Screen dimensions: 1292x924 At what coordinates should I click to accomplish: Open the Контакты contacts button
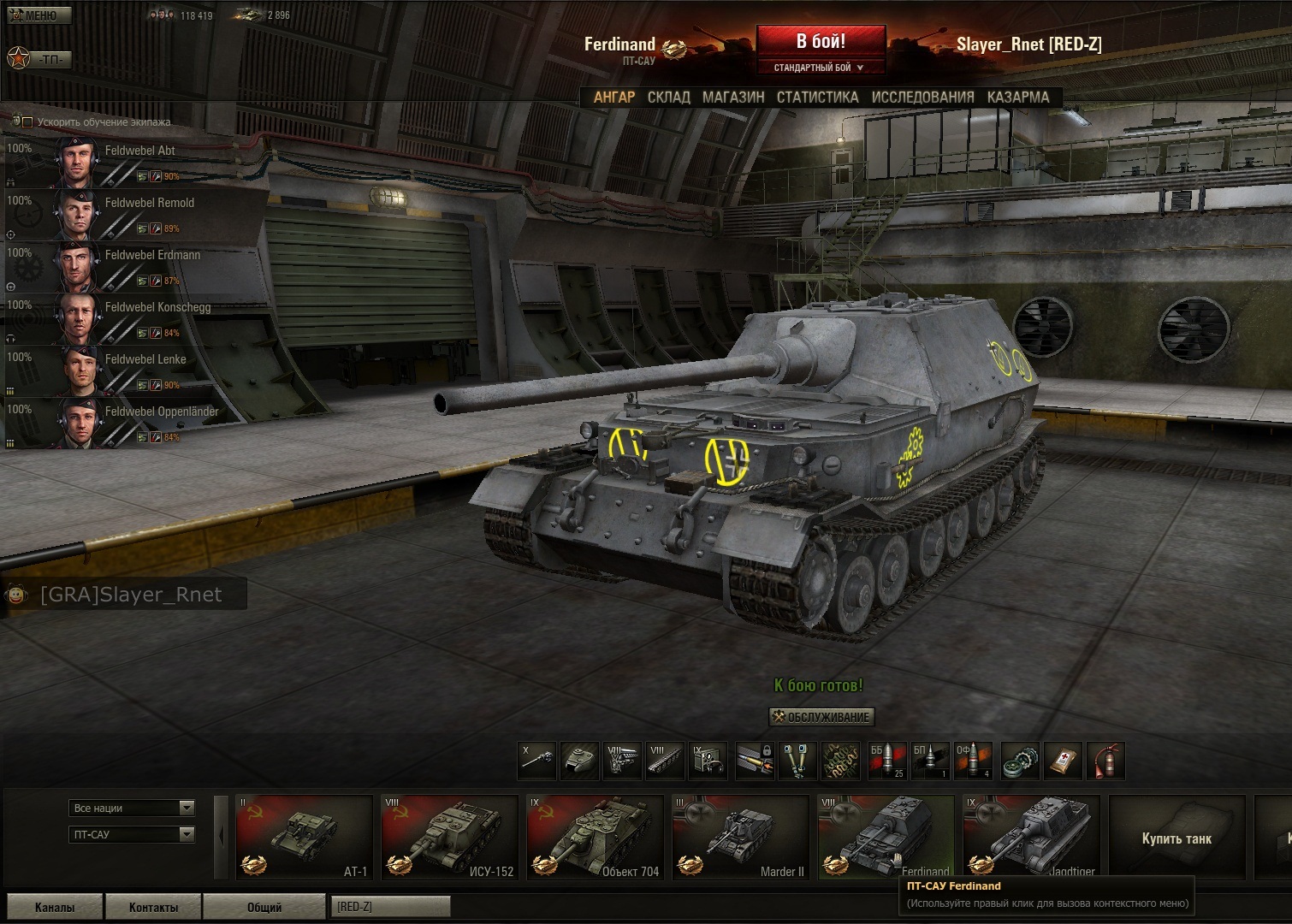pos(154,907)
